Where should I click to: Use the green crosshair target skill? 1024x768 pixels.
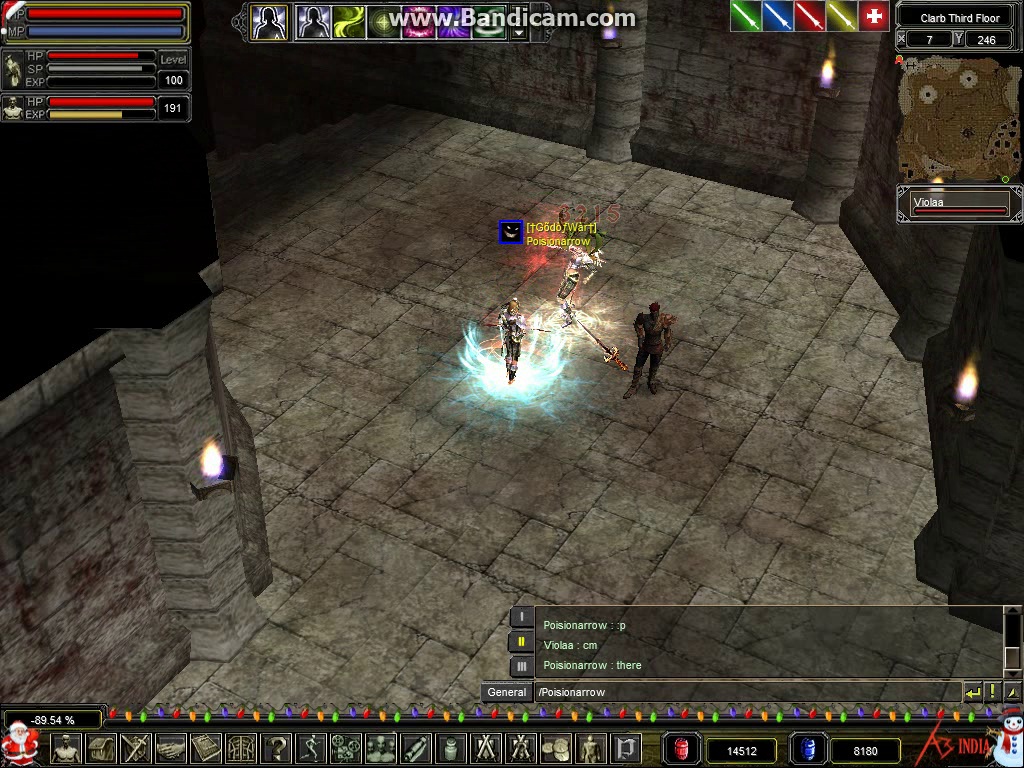tap(383, 21)
